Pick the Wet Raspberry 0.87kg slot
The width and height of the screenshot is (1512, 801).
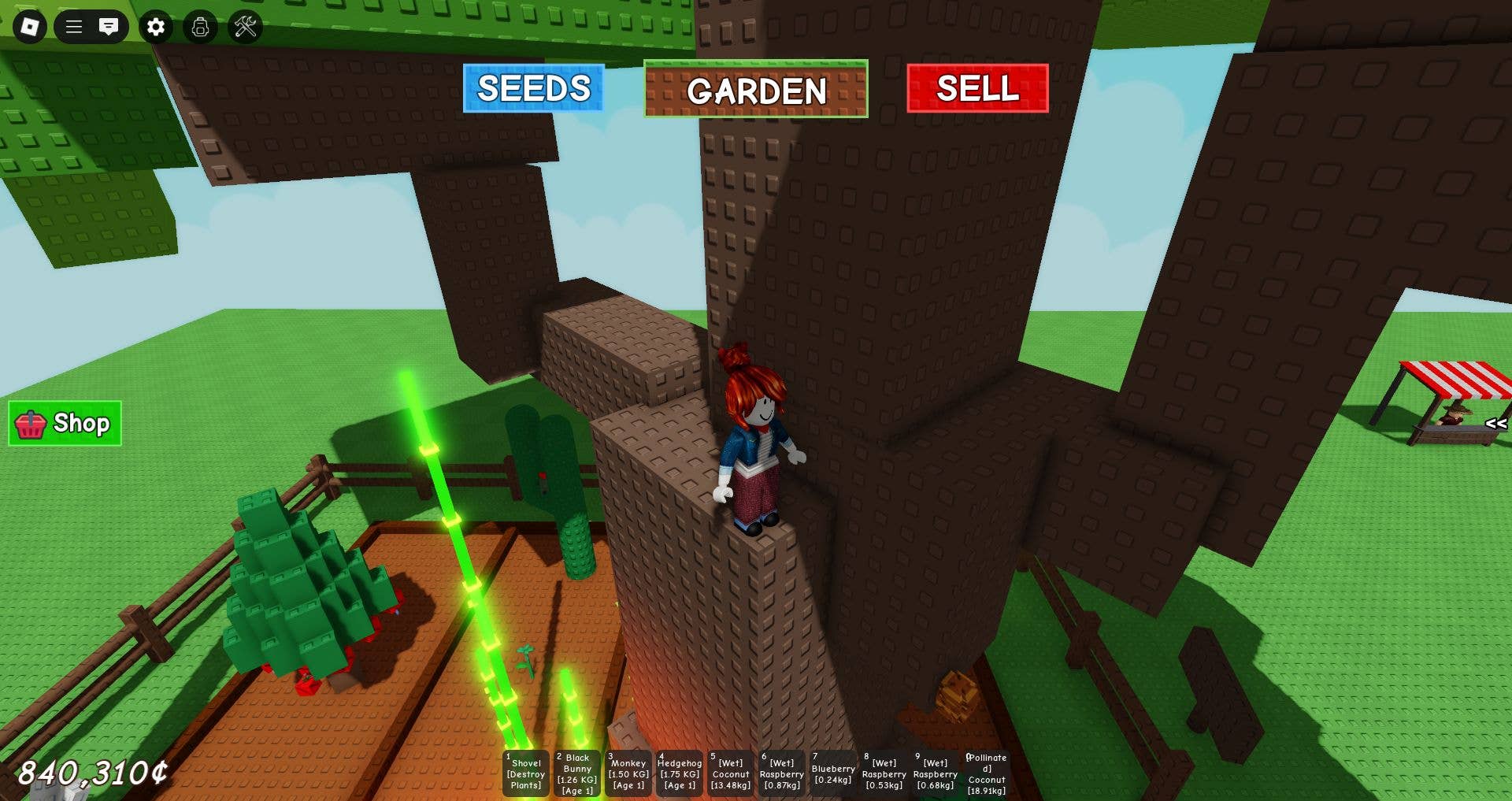[x=782, y=773]
